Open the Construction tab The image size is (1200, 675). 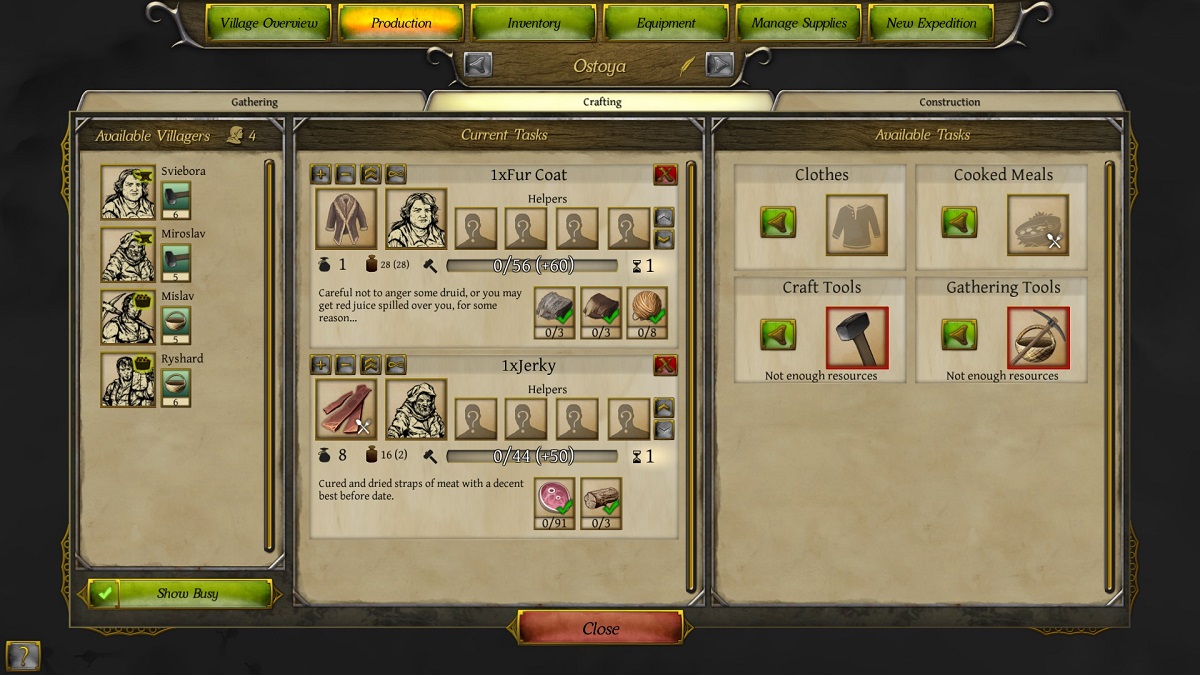pos(949,102)
